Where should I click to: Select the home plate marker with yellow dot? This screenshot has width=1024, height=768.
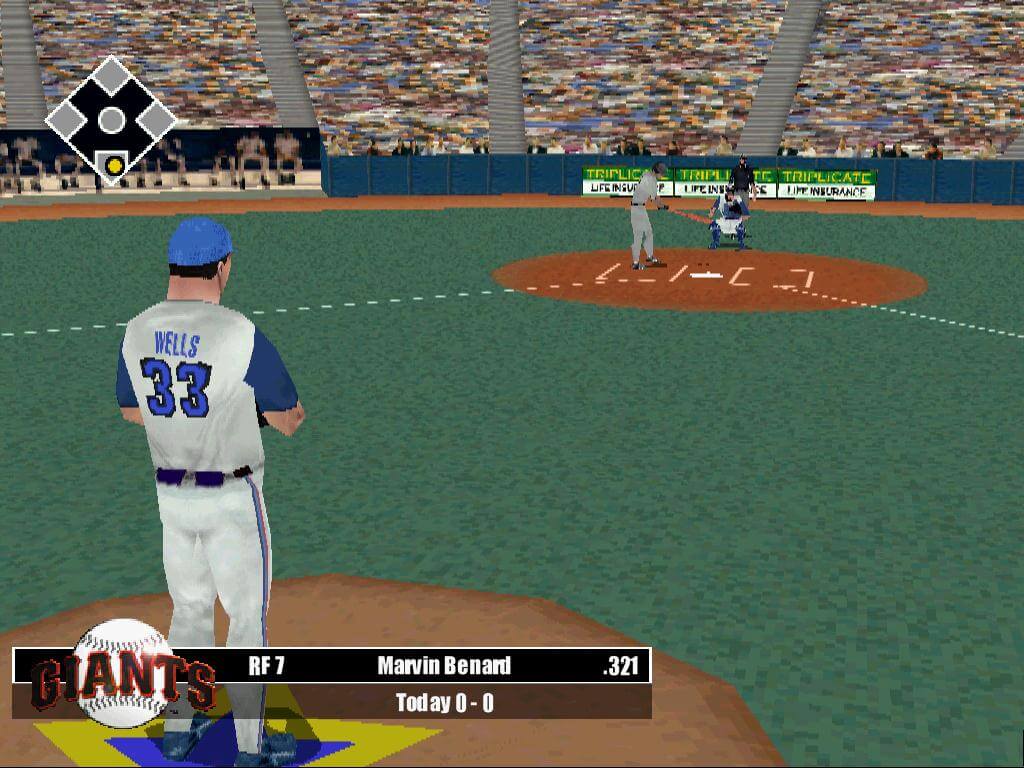pyautogui.click(x=115, y=164)
